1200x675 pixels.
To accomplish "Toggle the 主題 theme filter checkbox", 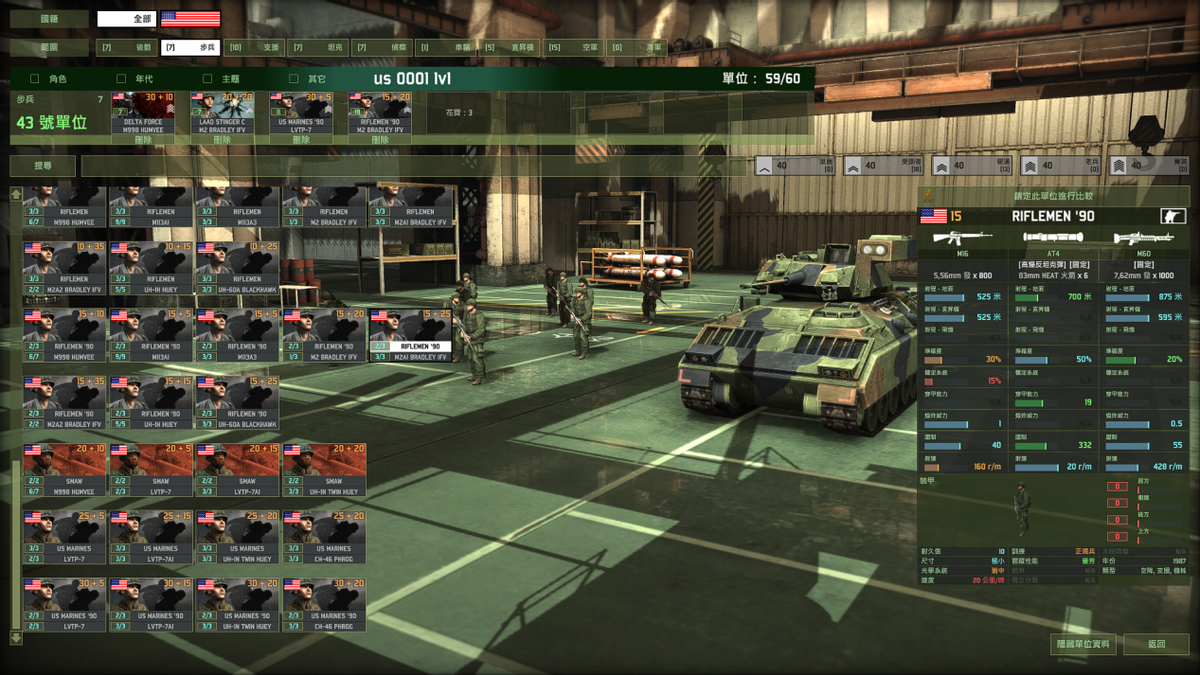I will (208, 78).
